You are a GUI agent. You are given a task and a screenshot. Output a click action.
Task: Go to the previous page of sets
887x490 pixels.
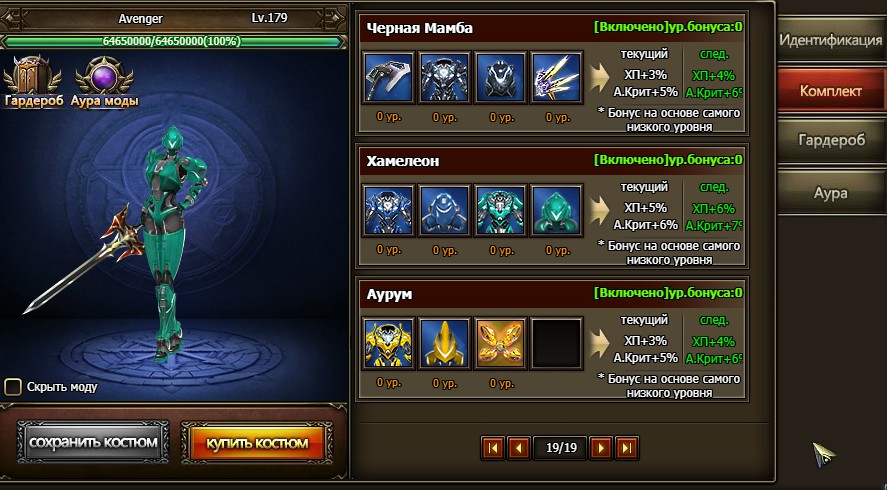click(x=518, y=448)
